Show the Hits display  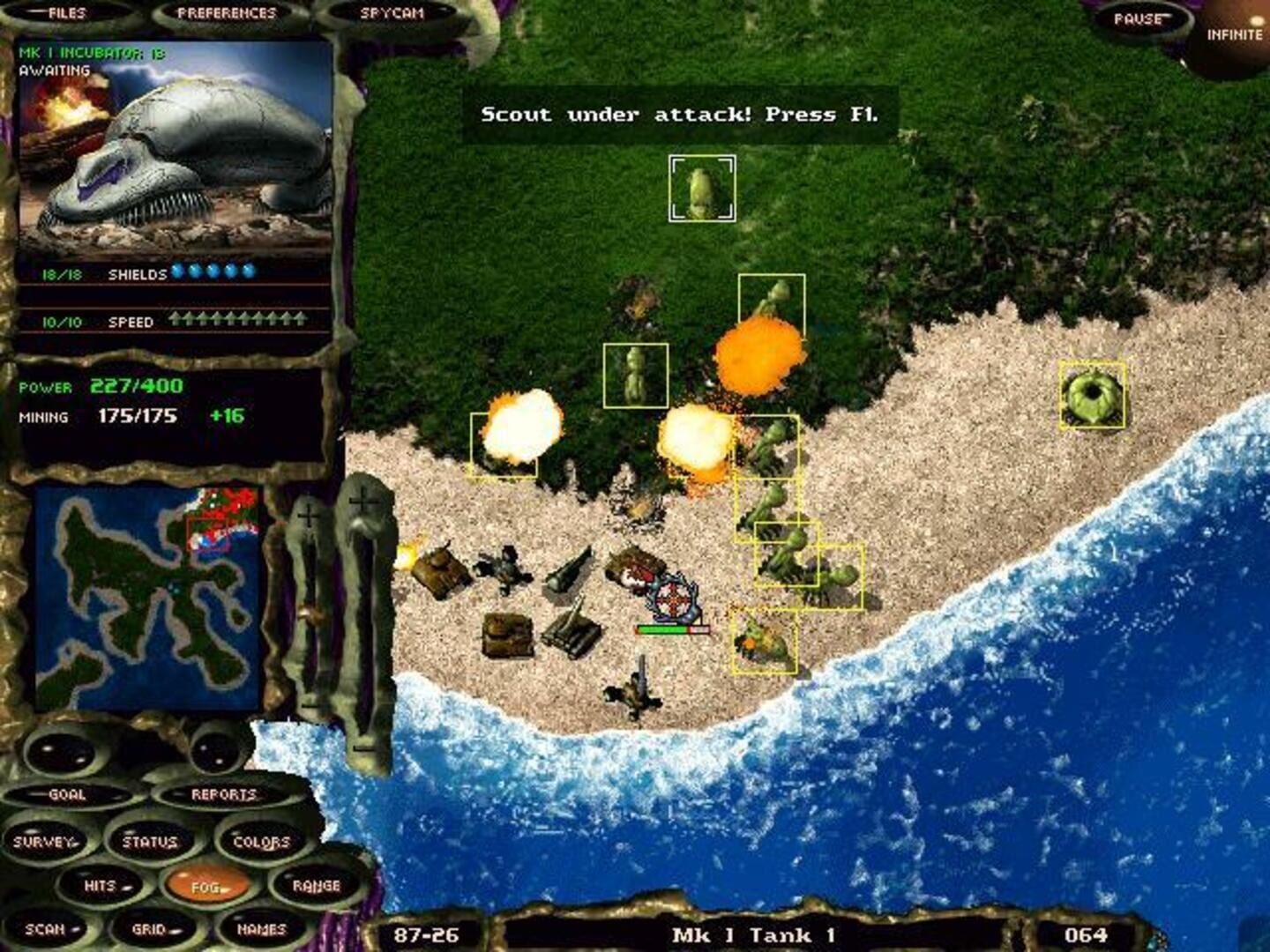(101, 884)
